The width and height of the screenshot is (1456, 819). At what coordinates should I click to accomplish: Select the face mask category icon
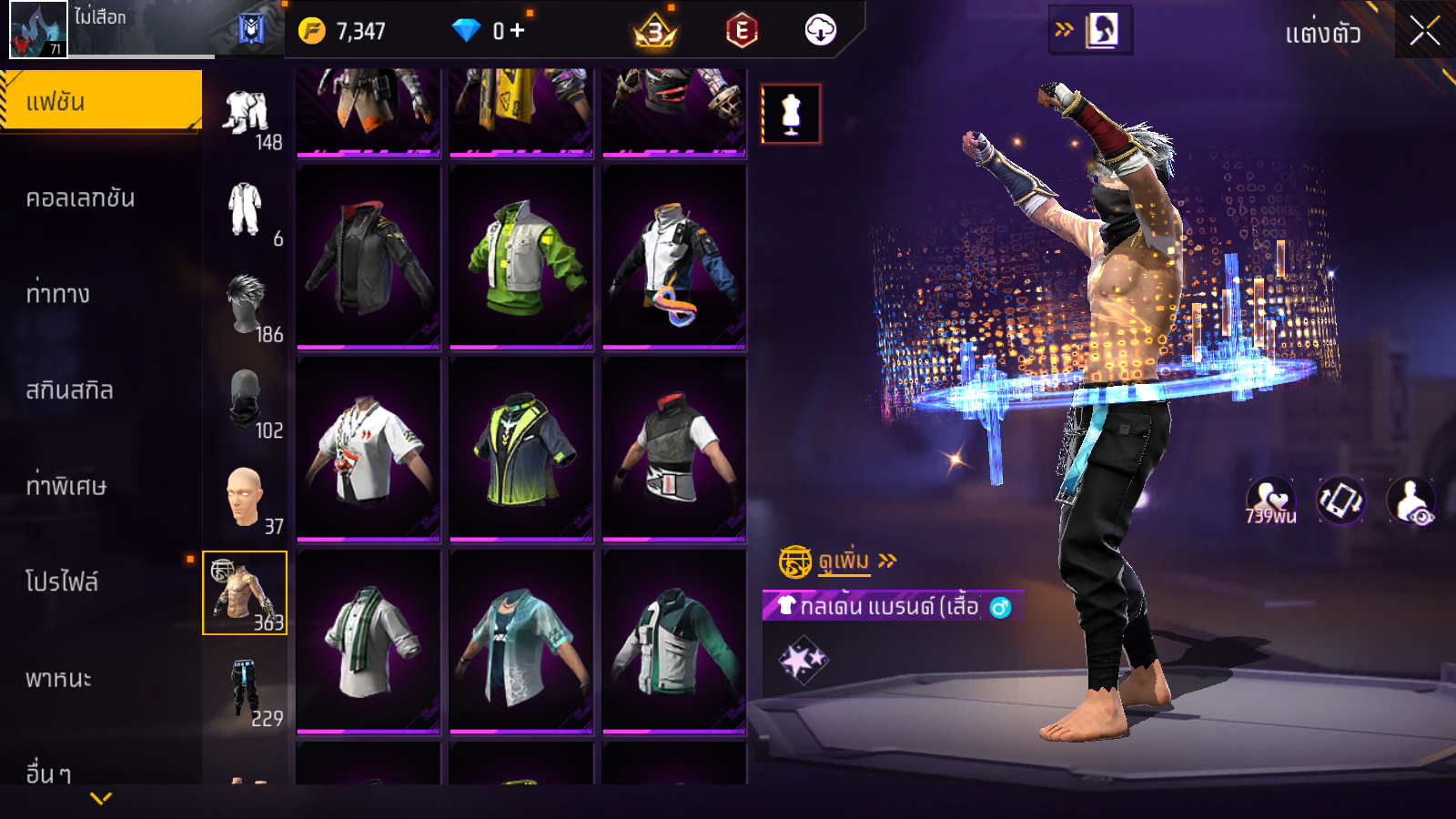pyautogui.click(x=246, y=401)
